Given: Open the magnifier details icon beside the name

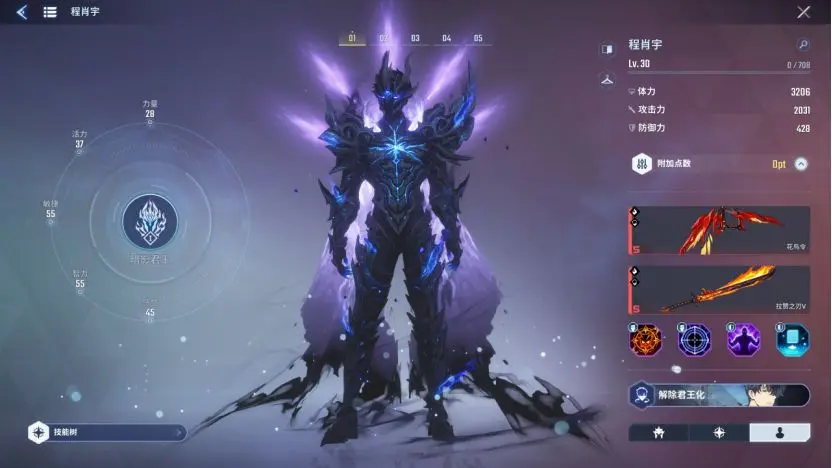Looking at the screenshot, I should [802, 45].
